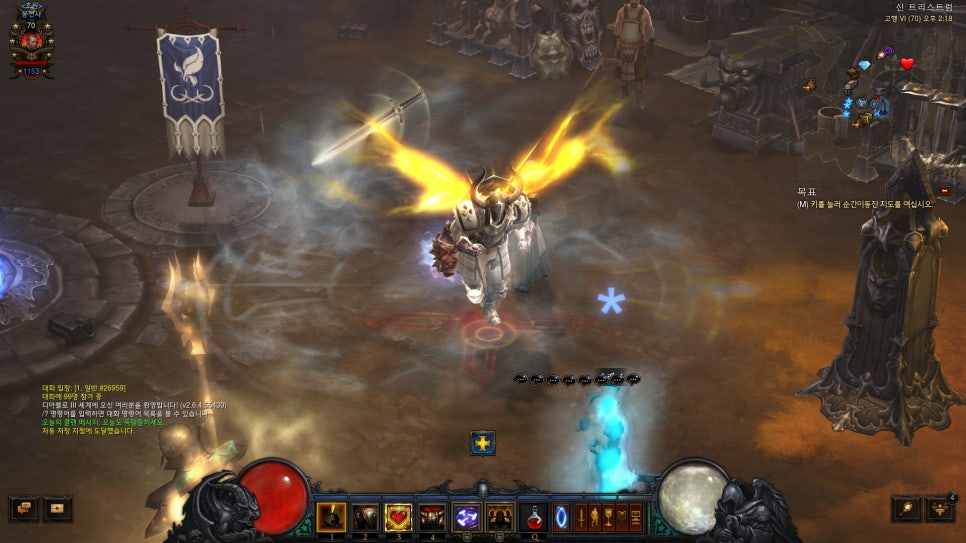Image resolution: width=966 pixels, height=543 pixels.
Task: Open the blue town portal
Action: tap(561, 517)
